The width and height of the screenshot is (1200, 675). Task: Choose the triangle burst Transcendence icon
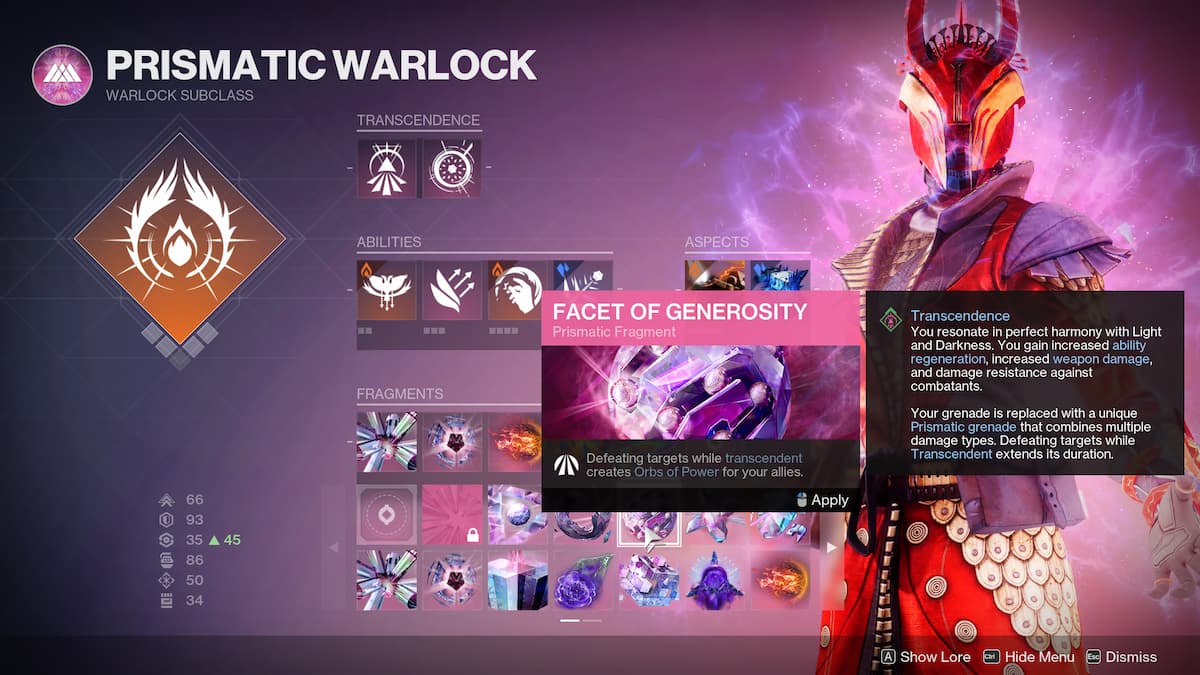[386, 168]
